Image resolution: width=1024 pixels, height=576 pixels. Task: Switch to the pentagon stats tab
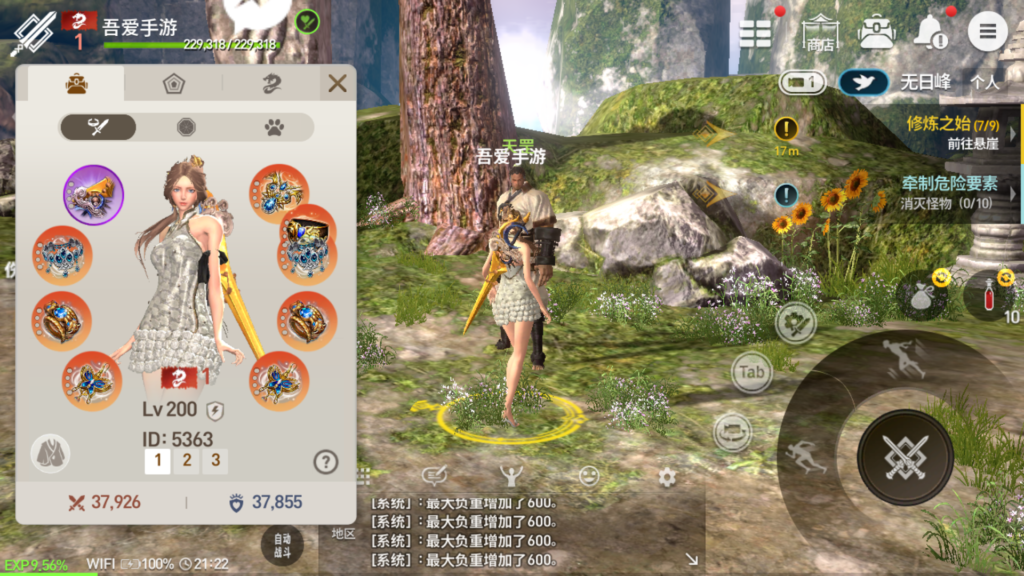[174, 84]
